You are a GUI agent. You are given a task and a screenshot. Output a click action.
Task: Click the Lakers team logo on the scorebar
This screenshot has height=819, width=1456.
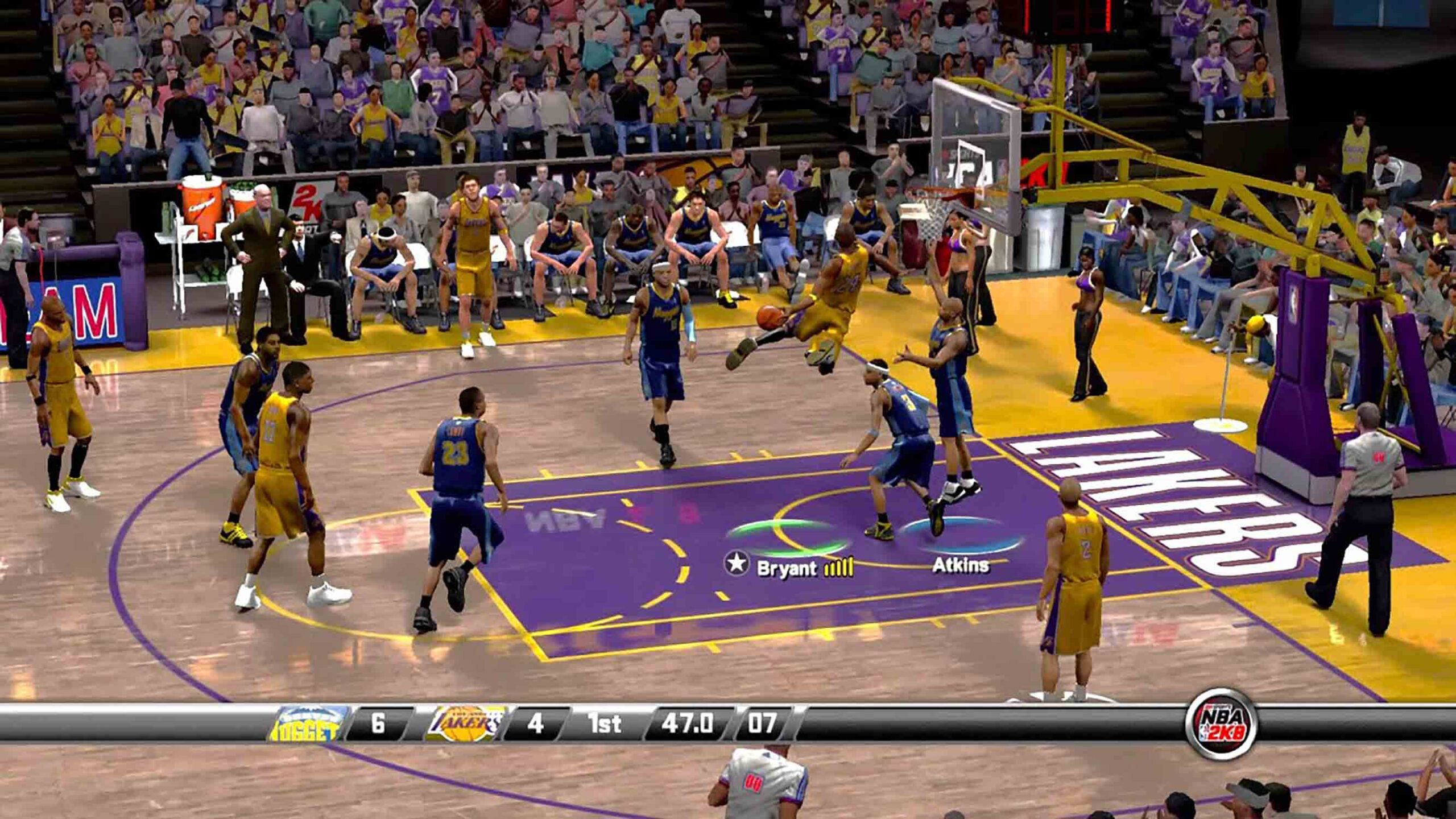[x=465, y=723]
